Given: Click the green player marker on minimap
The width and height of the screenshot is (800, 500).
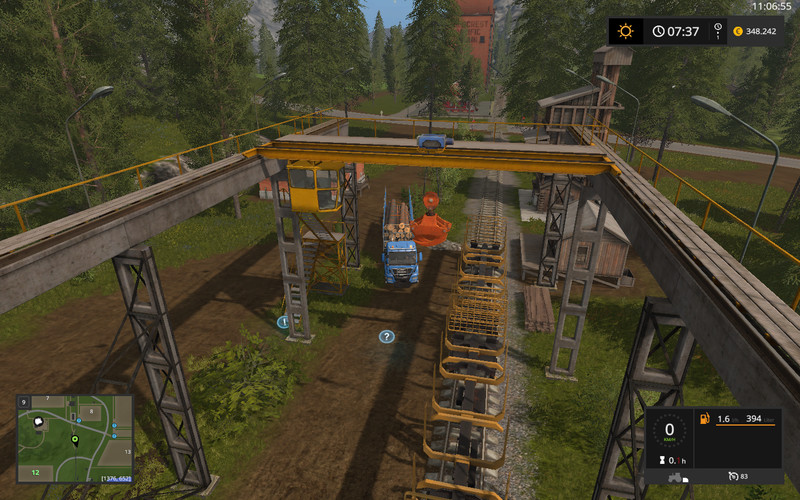Looking at the screenshot, I should click(x=74, y=440).
